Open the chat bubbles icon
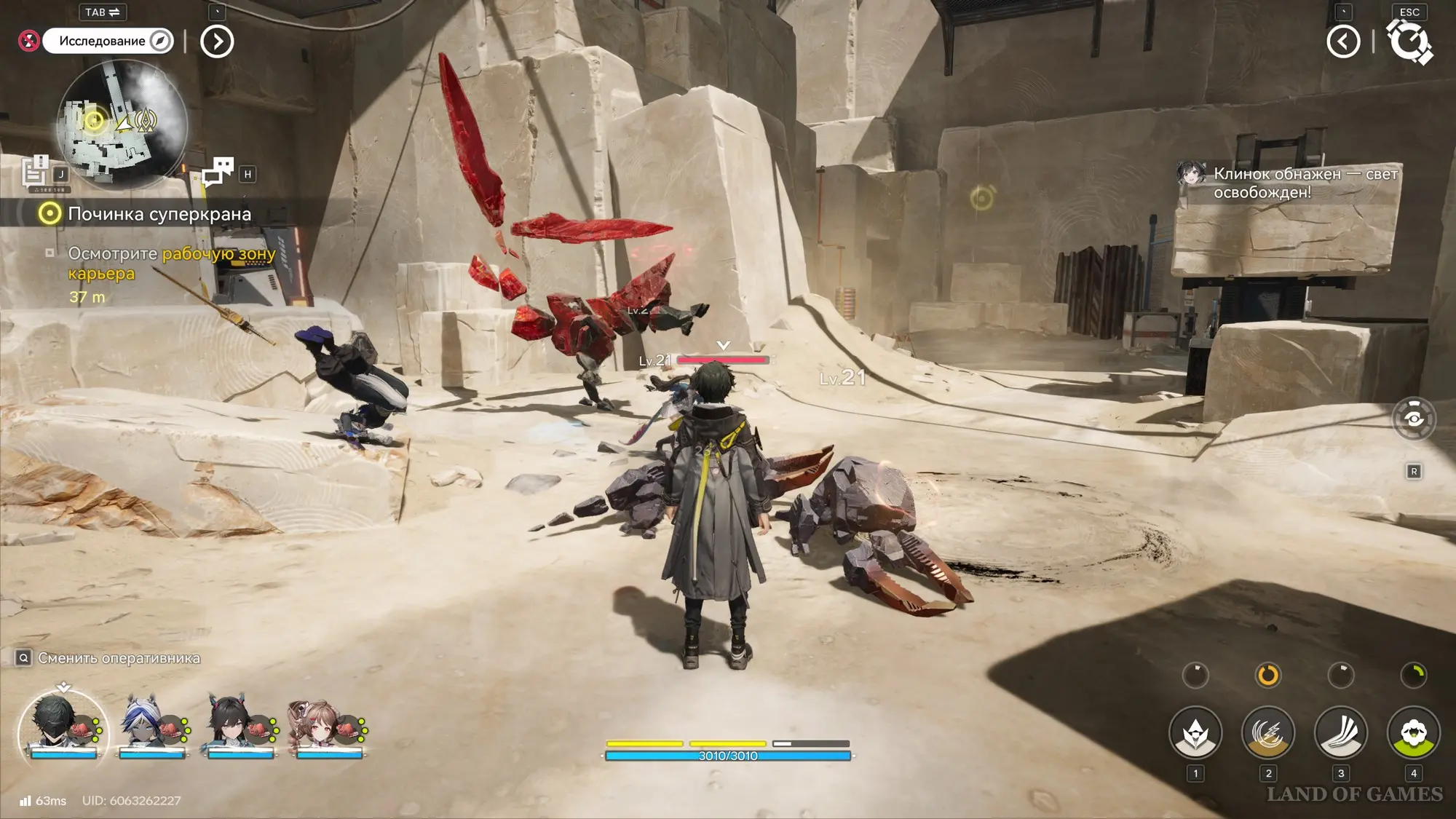The width and height of the screenshot is (1456, 819). [218, 172]
